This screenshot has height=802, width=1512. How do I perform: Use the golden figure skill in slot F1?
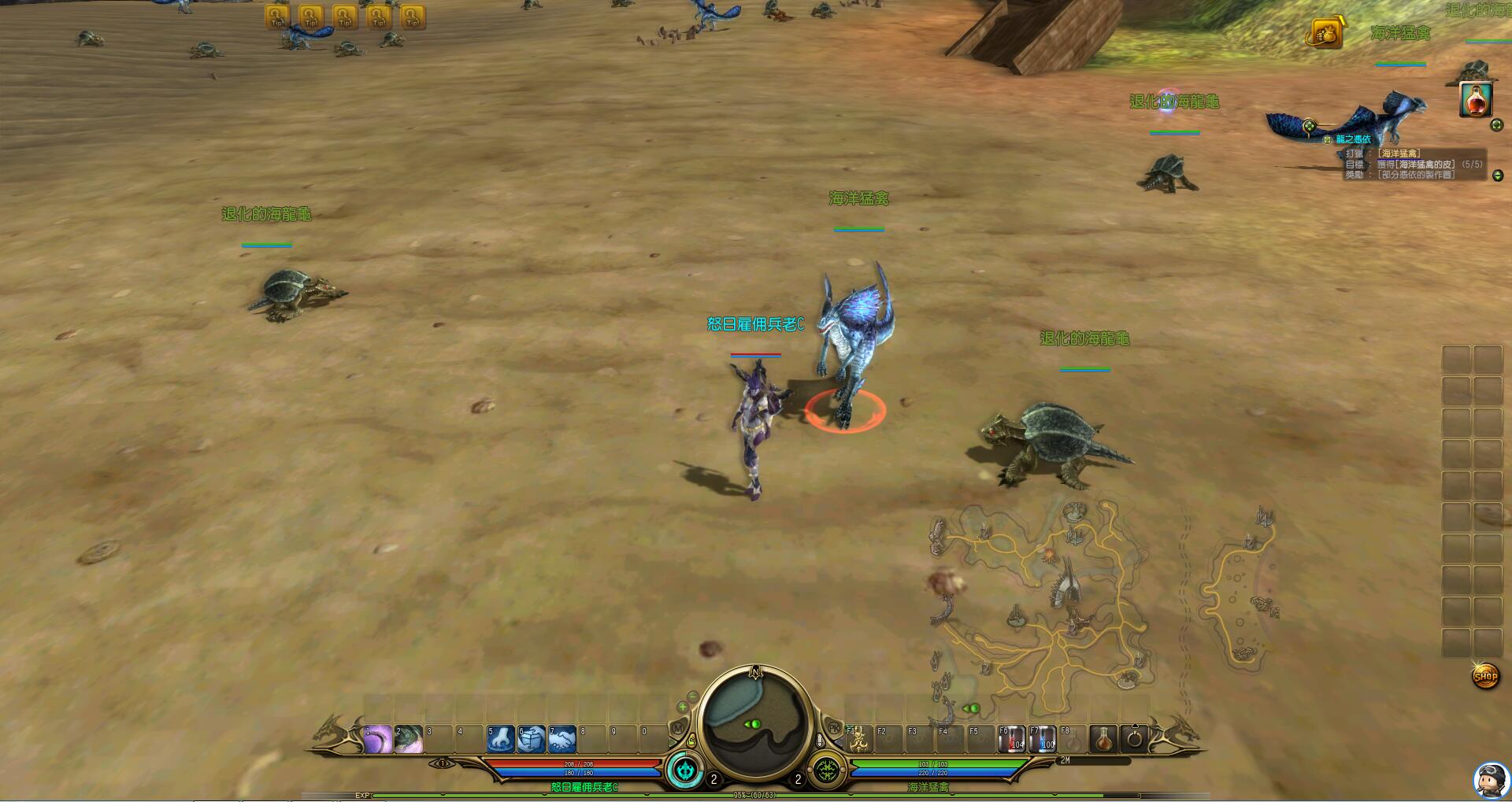coord(859,739)
